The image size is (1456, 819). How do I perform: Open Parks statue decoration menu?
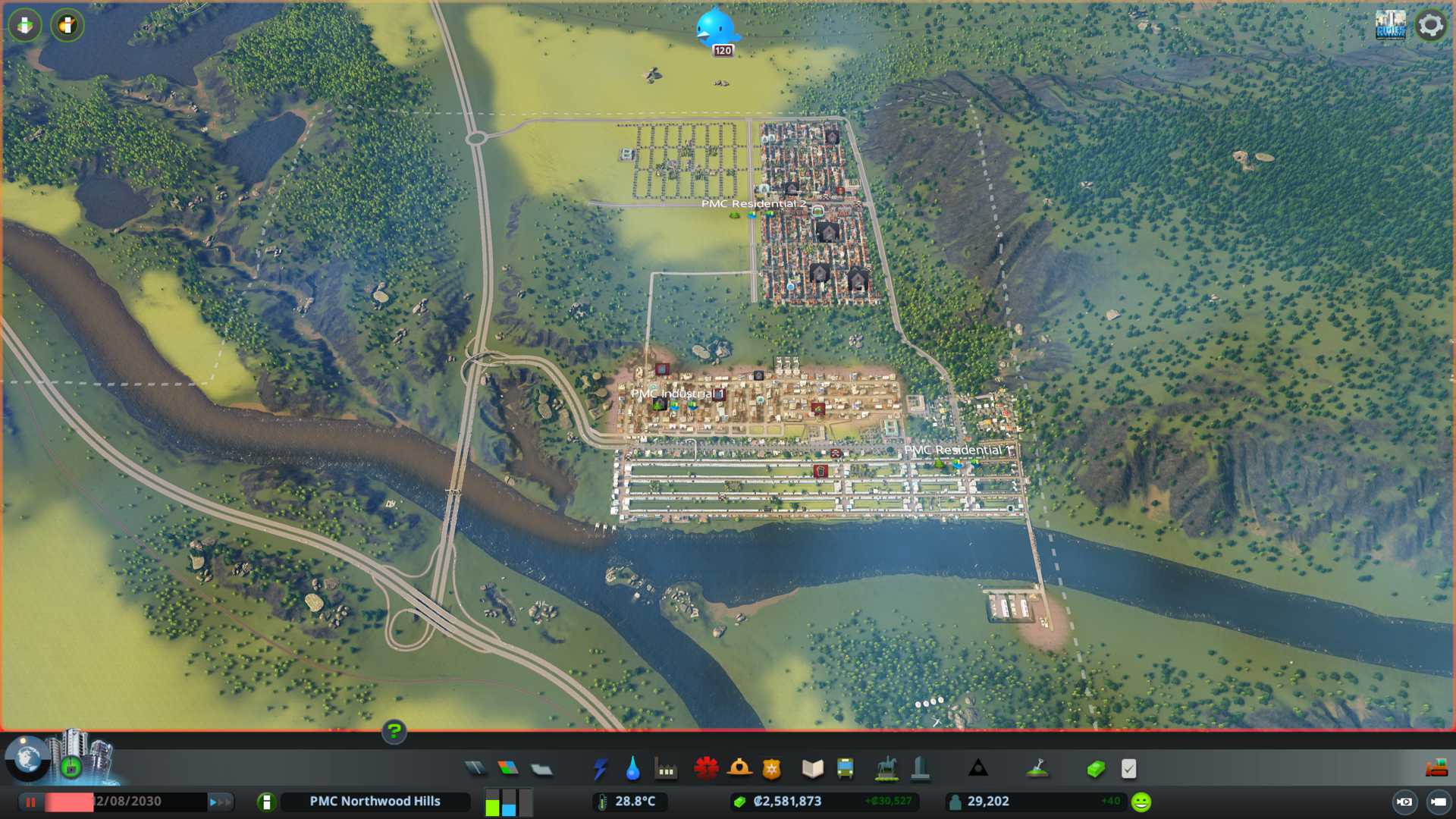(886, 769)
